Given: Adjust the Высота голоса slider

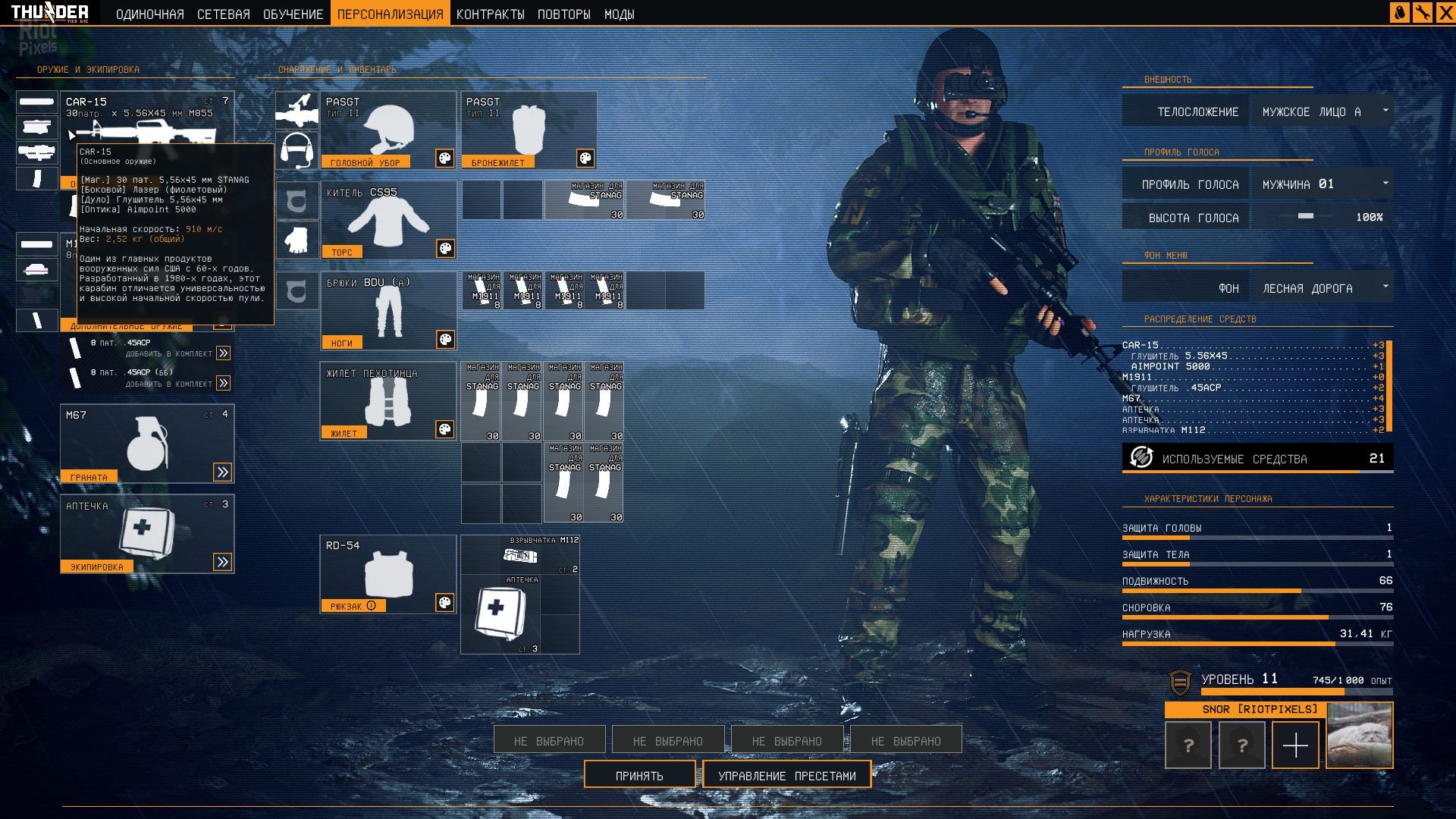Looking at the screenshot, I should pyautogui.click(x=1306, y=217).
